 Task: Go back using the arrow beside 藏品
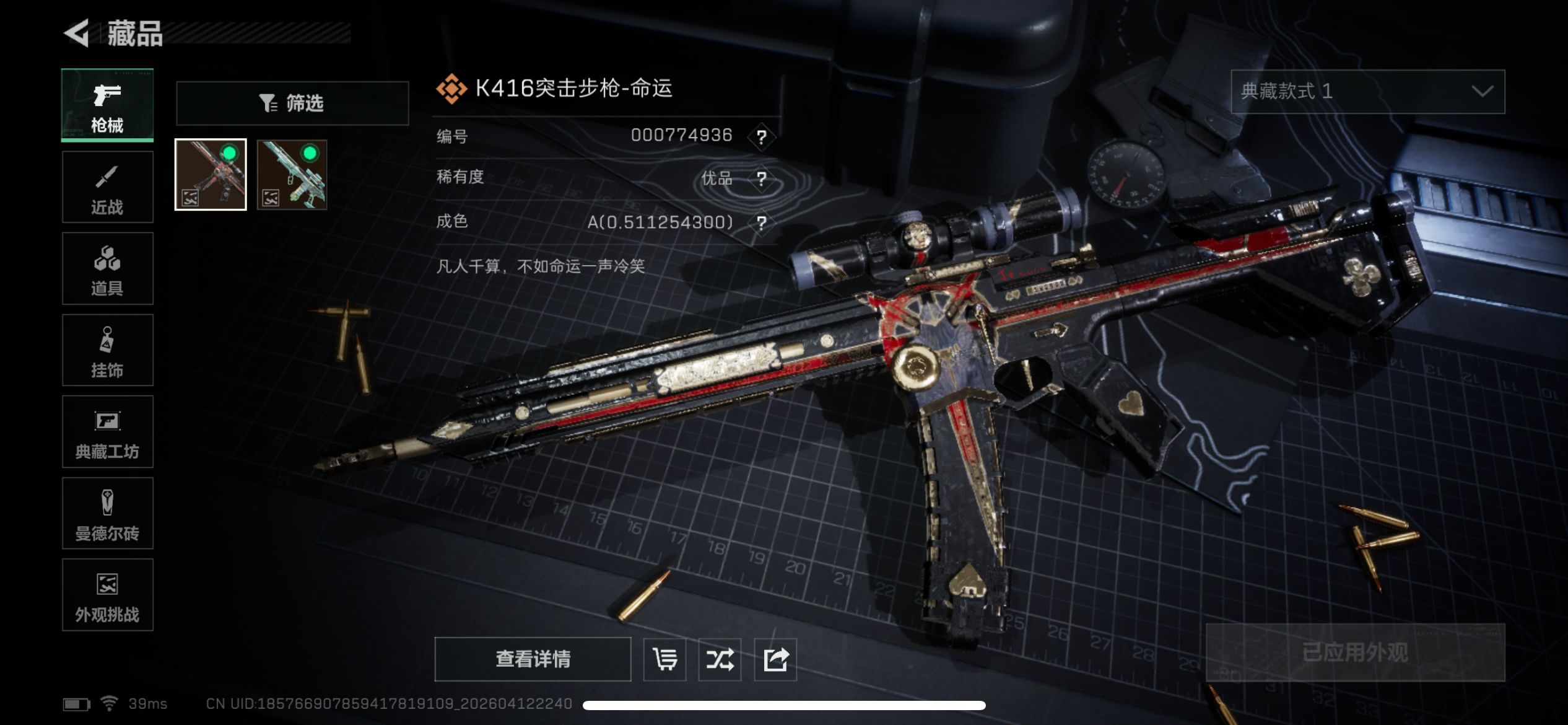point(77,33)
